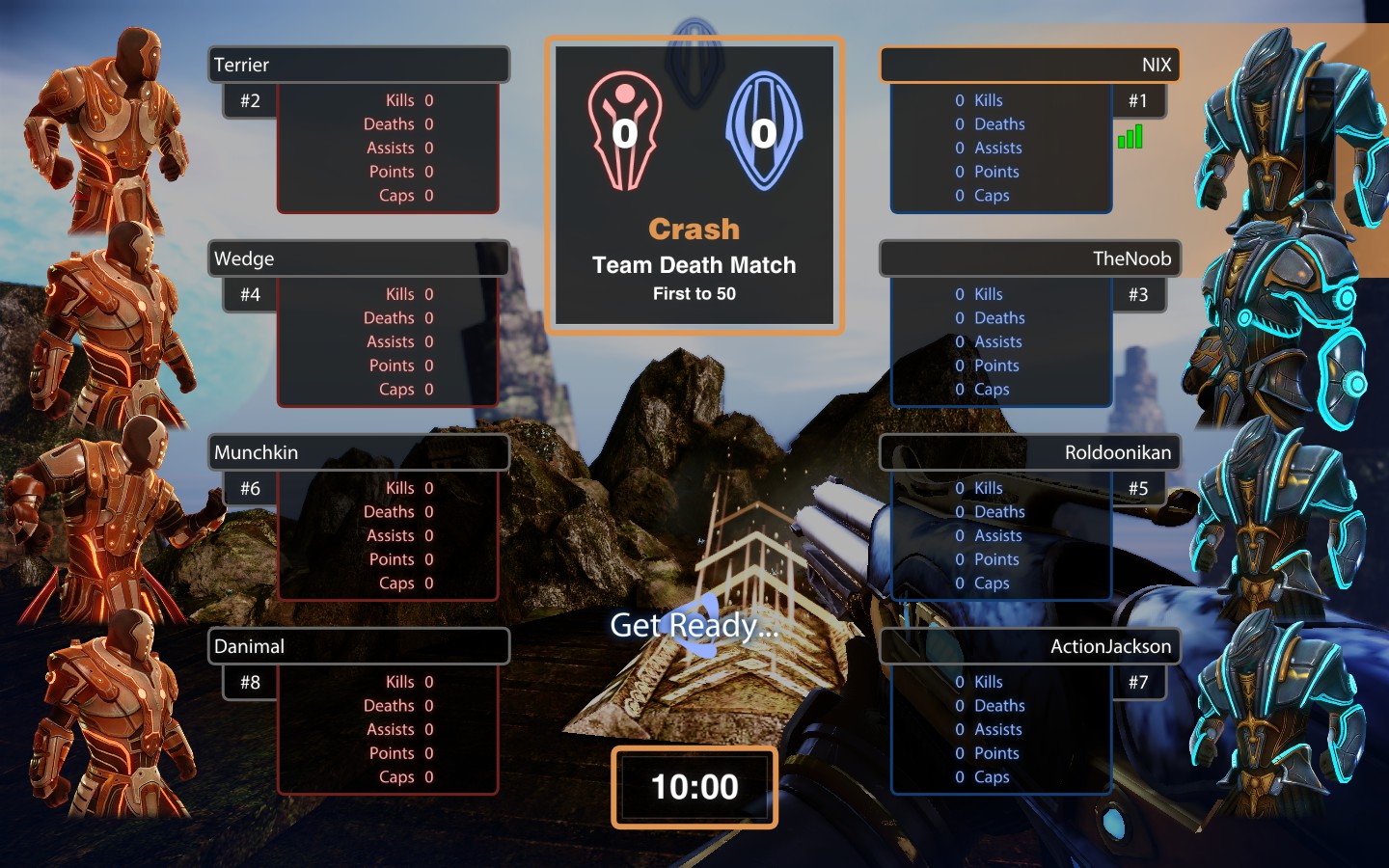Click Roldoonikan's player name bar
Image resolution: width=1389 pixels, height=868 pixels.
pos(1029,452)
